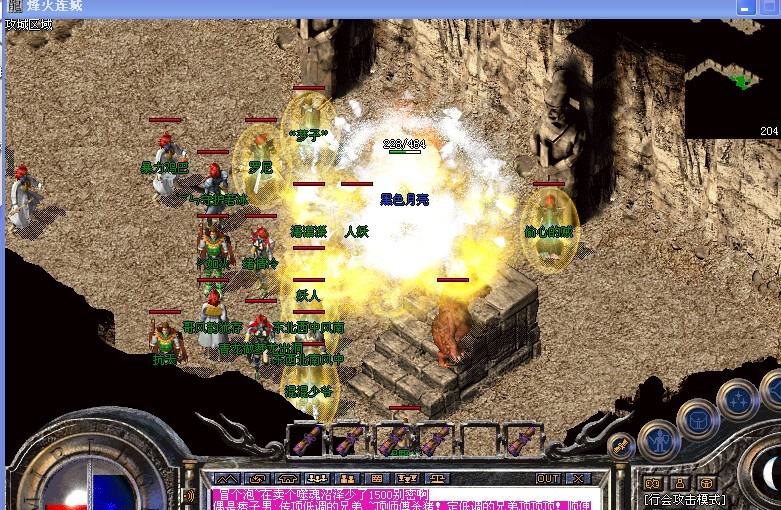Open the bag inventory round button

697,418
